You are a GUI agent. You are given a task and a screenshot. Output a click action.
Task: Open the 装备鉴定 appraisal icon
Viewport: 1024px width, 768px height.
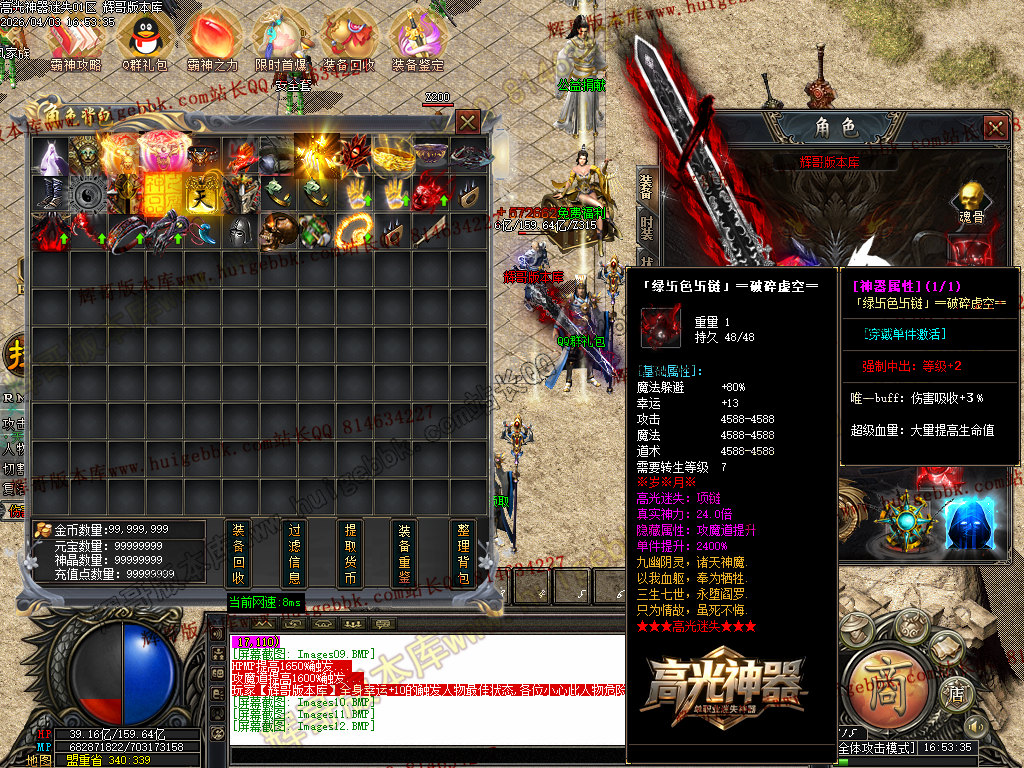pyautogui.click(x=417, y=40)
